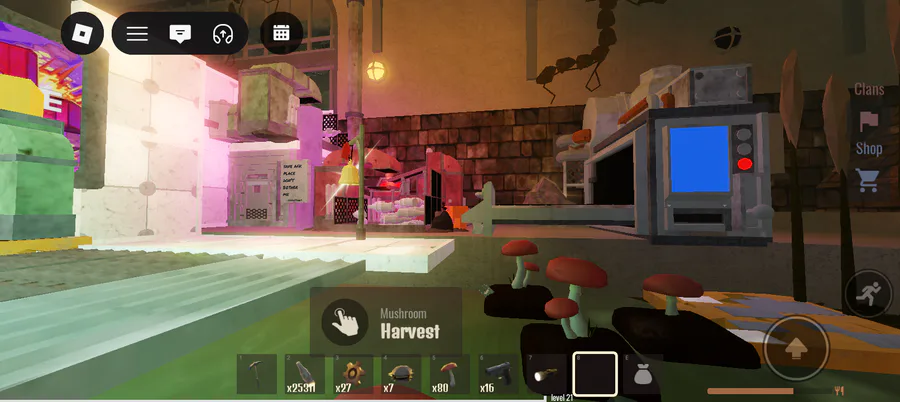Image resolution: width=900 pixels, height=402 pixels.
Task: Open the chat window
Action: coord(180,34)
